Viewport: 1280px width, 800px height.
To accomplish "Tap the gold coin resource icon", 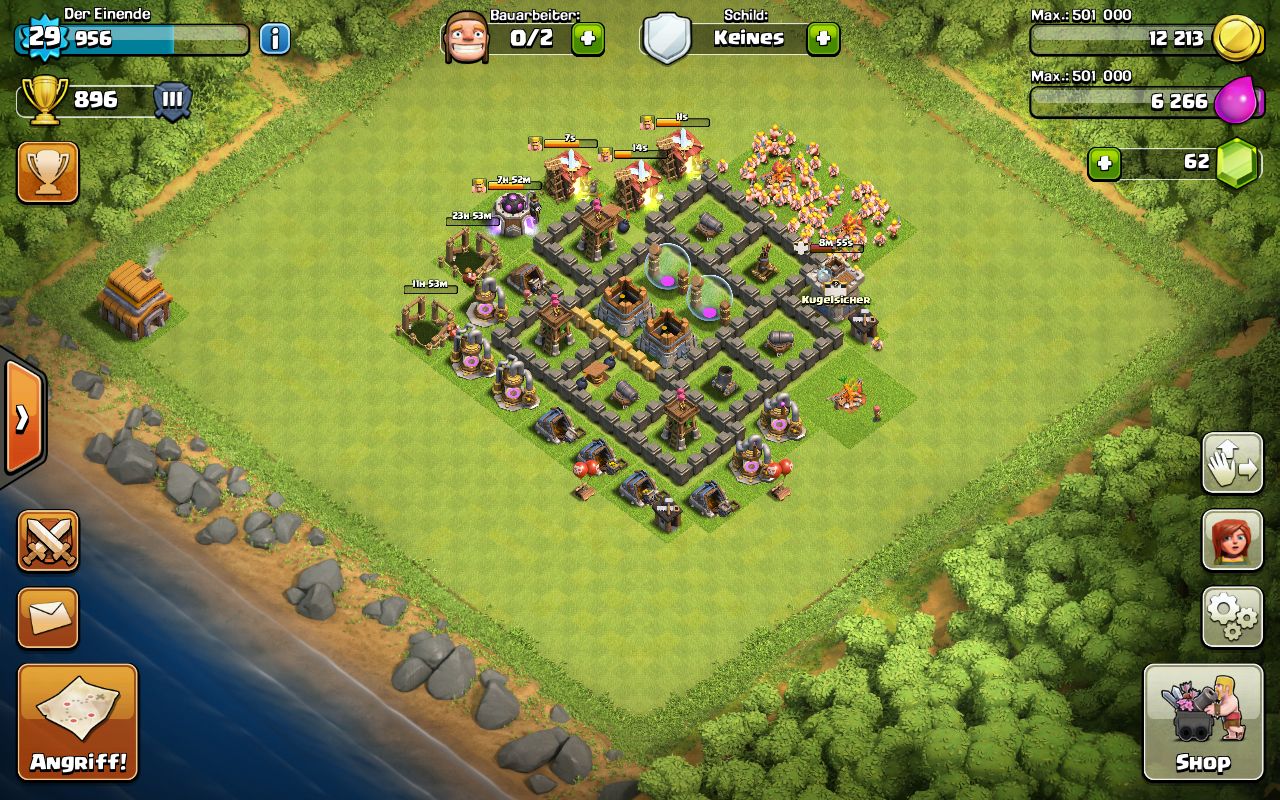I will click(1236, 39).
